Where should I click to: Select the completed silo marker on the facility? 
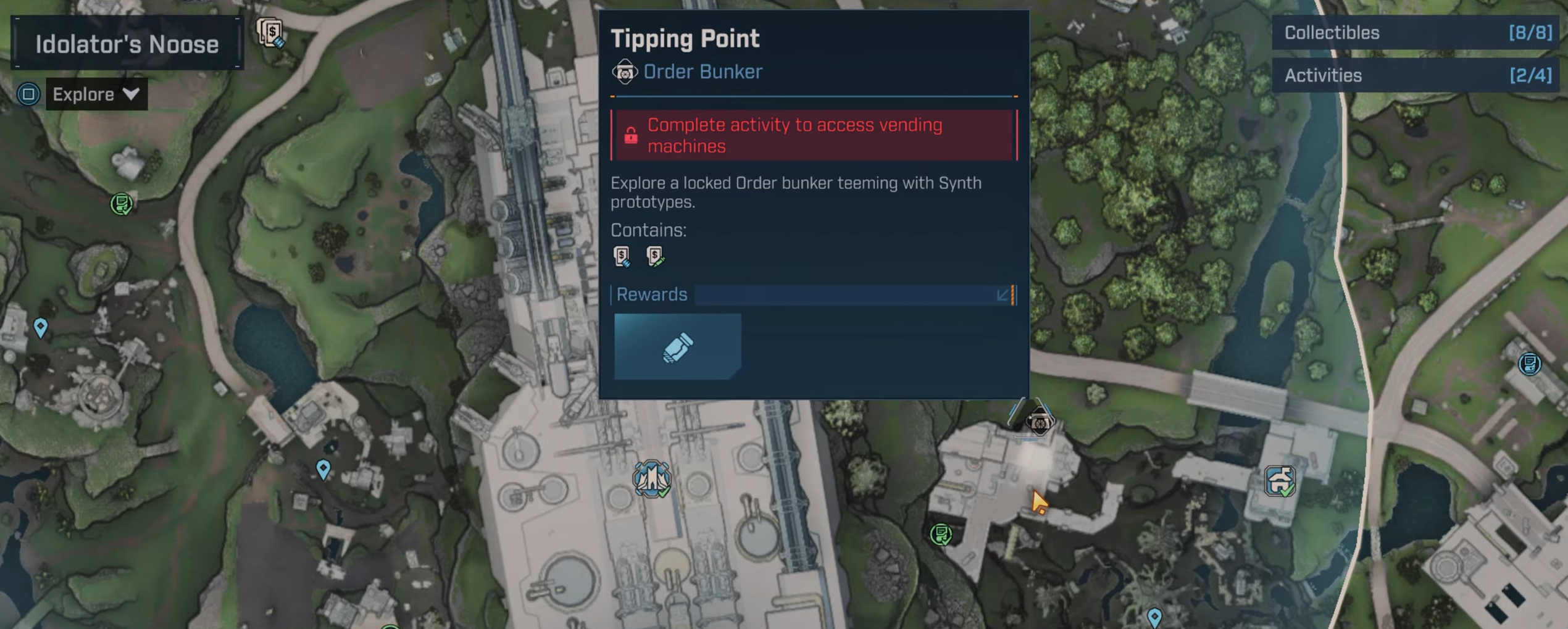point(651,478)
